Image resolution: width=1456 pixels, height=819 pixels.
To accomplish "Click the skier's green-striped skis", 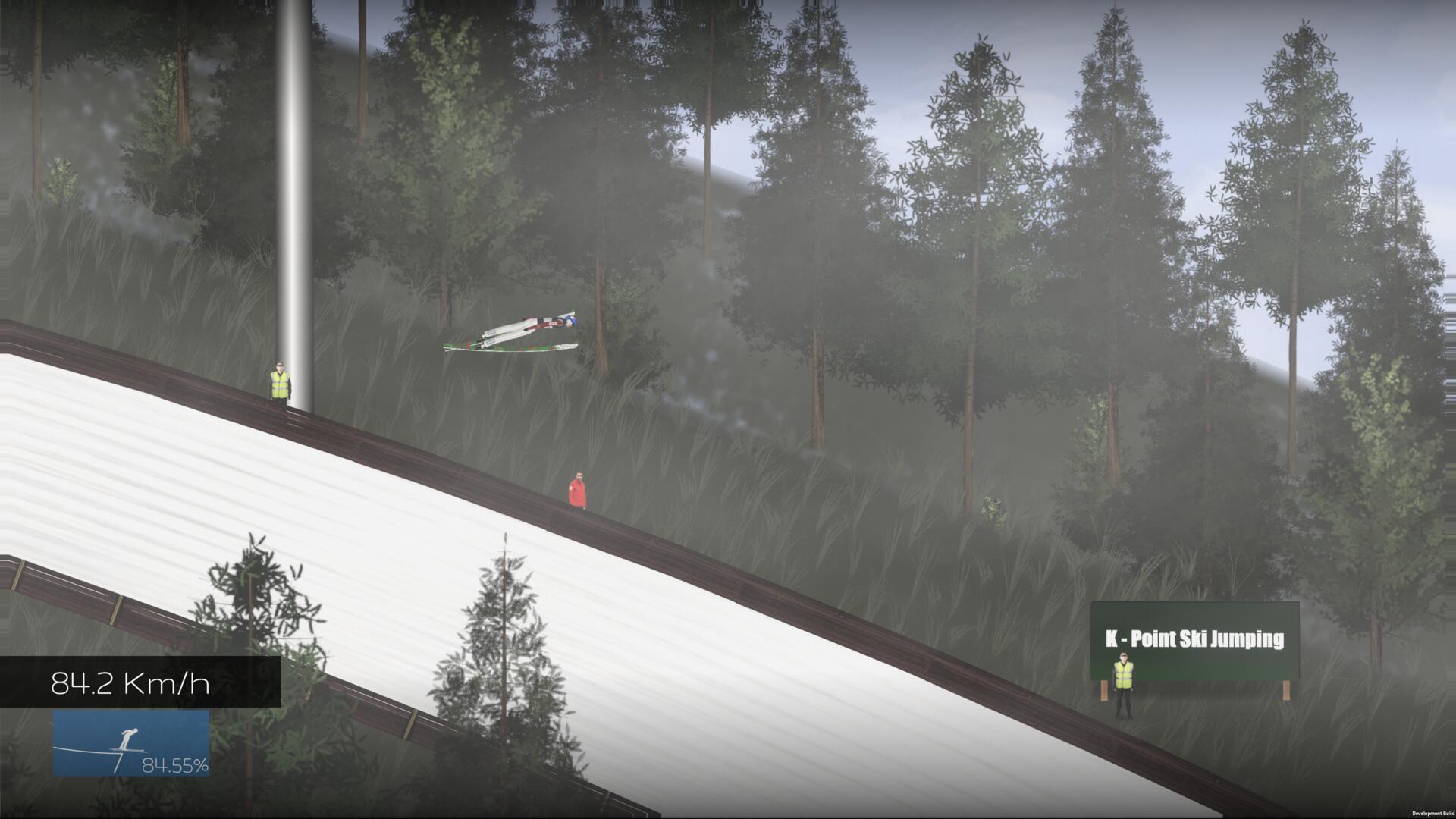I will [x=508, y=347].
